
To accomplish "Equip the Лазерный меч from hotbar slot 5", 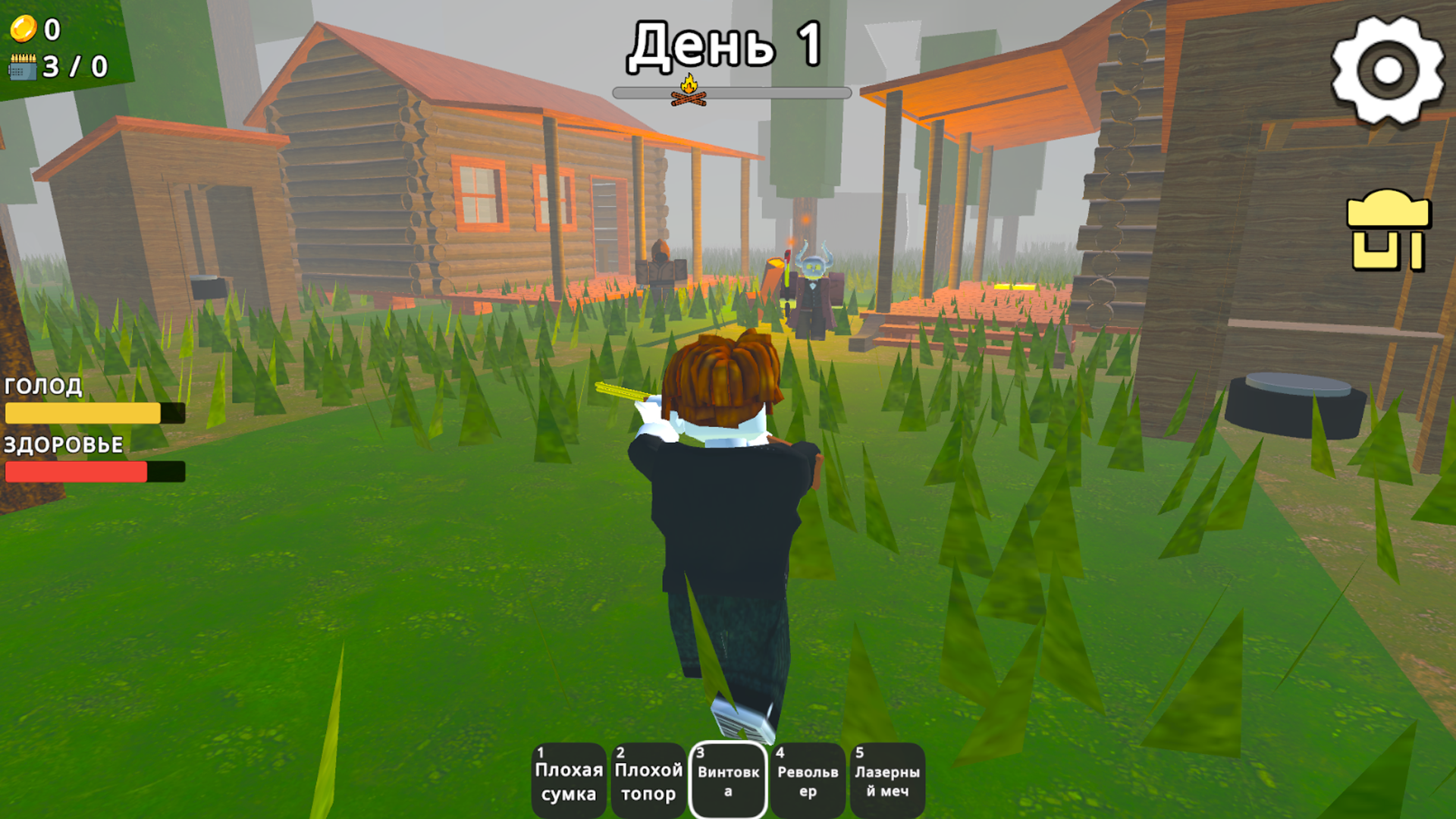I will click(x=887, y=780).
